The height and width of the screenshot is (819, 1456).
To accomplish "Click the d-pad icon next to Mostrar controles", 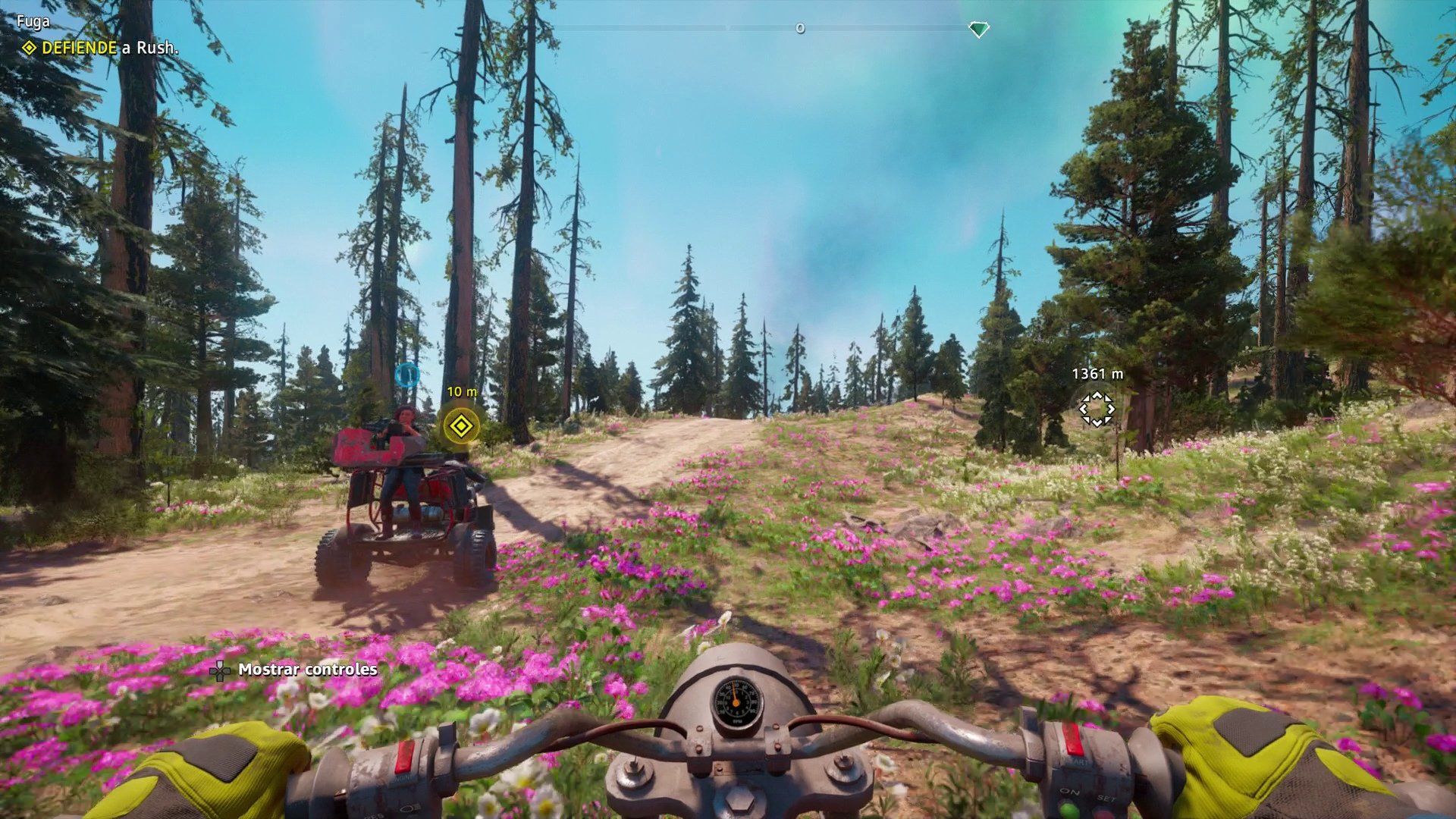I will [x=220, y=670].
